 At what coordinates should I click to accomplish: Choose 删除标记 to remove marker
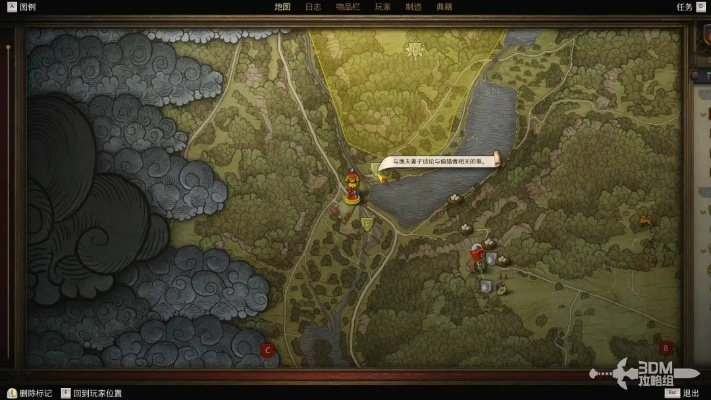tap(34, 393)
